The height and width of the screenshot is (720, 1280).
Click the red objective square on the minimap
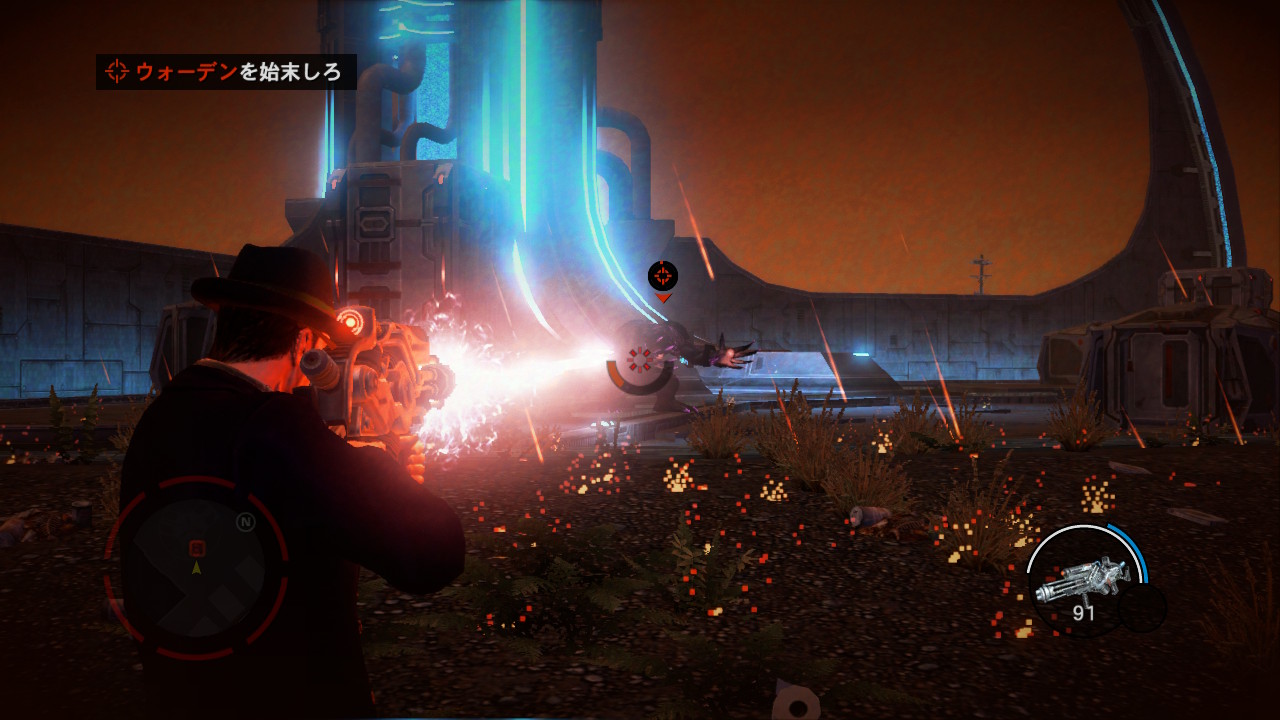coord(197,547)
